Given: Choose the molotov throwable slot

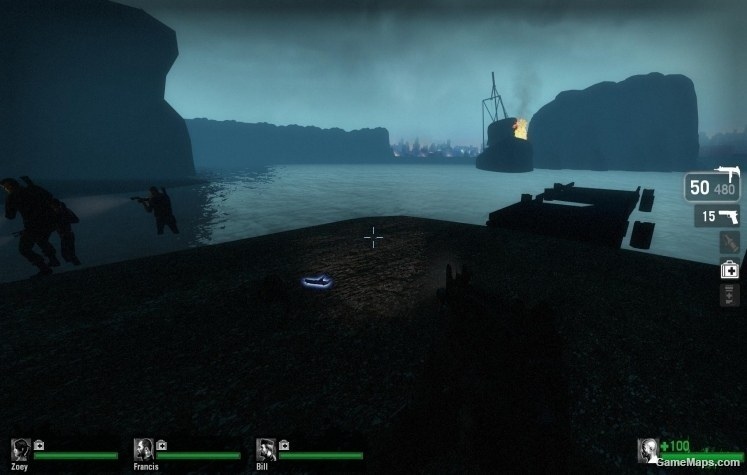Looking at the screenshot, I should point(730,242).
